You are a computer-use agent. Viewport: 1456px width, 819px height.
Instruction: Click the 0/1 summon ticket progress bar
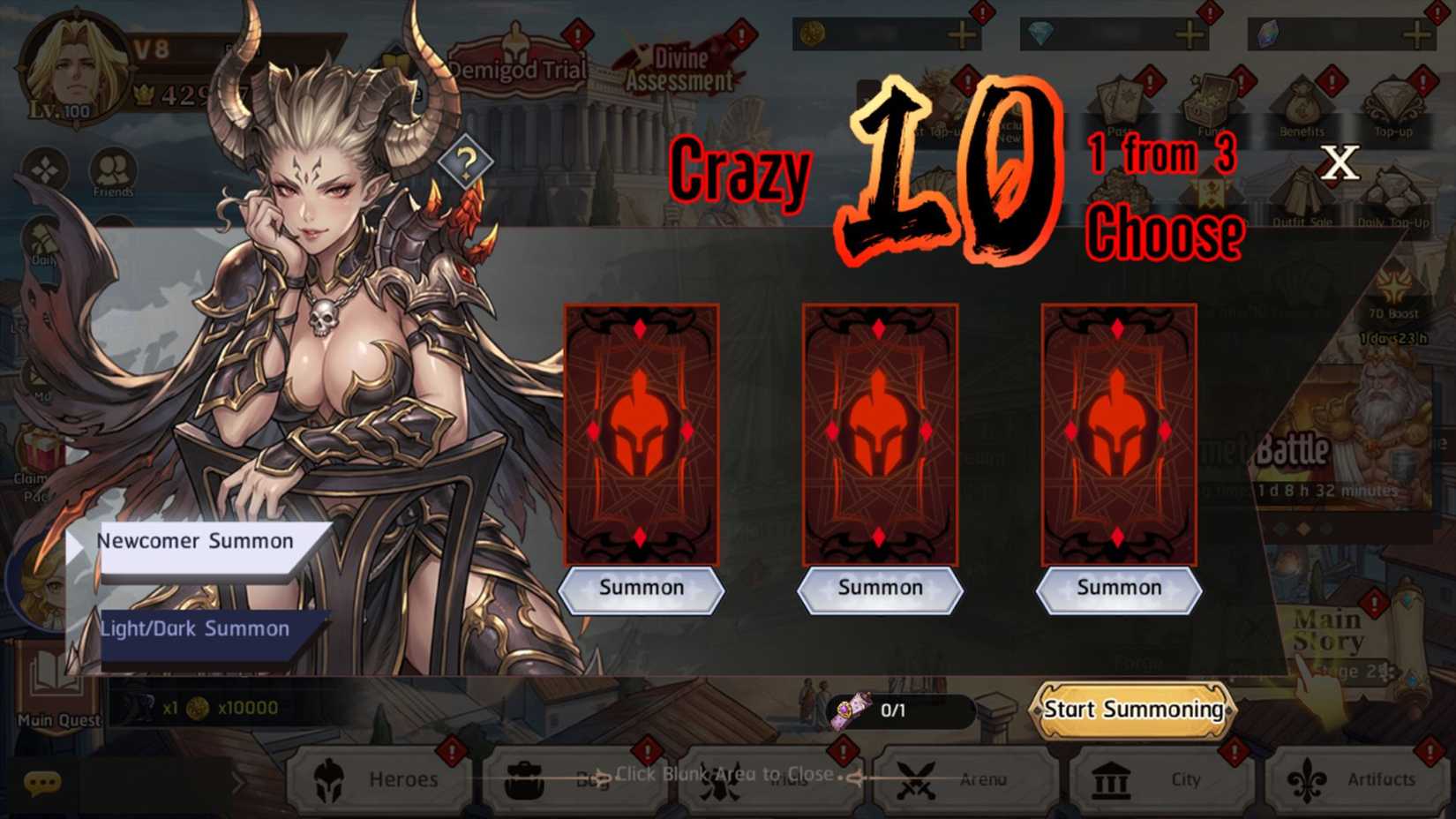pyautogui.click(x=900, y=709)
